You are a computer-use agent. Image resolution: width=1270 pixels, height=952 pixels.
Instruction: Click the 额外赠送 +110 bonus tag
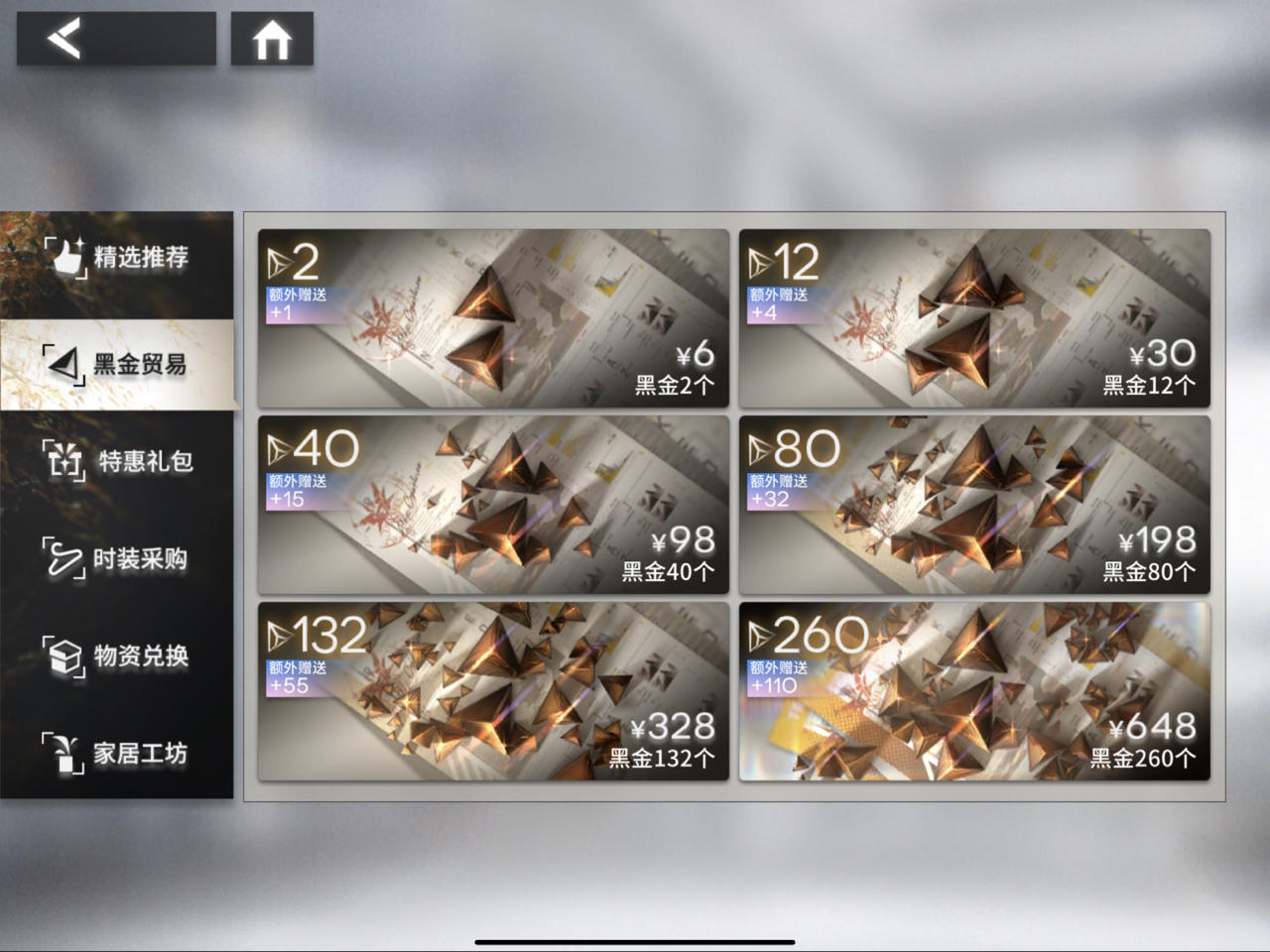[x=778, y=672]
